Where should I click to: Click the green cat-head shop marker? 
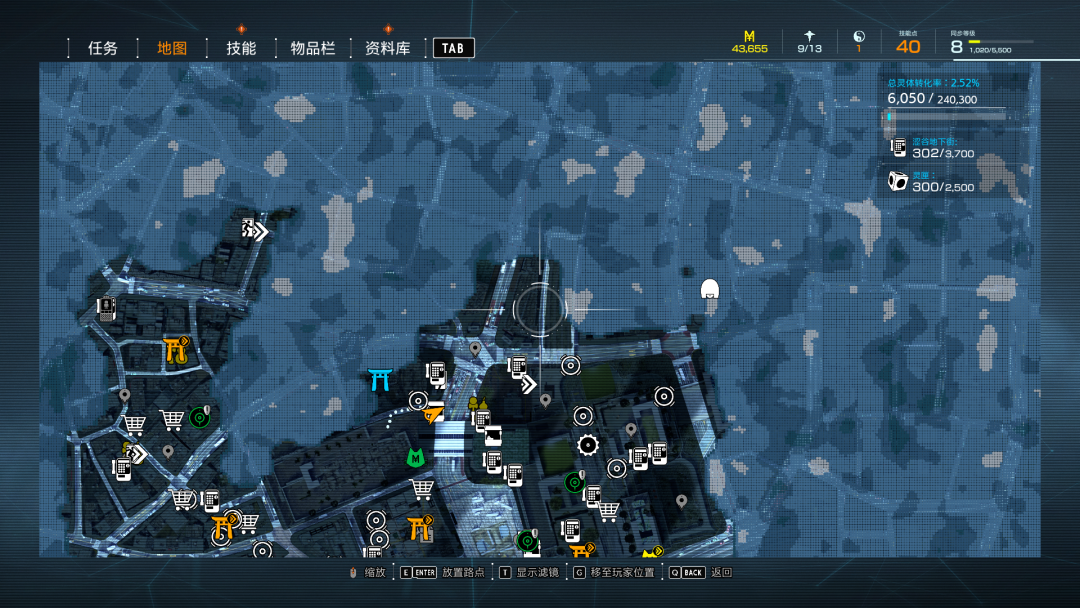tap(416, 457)
